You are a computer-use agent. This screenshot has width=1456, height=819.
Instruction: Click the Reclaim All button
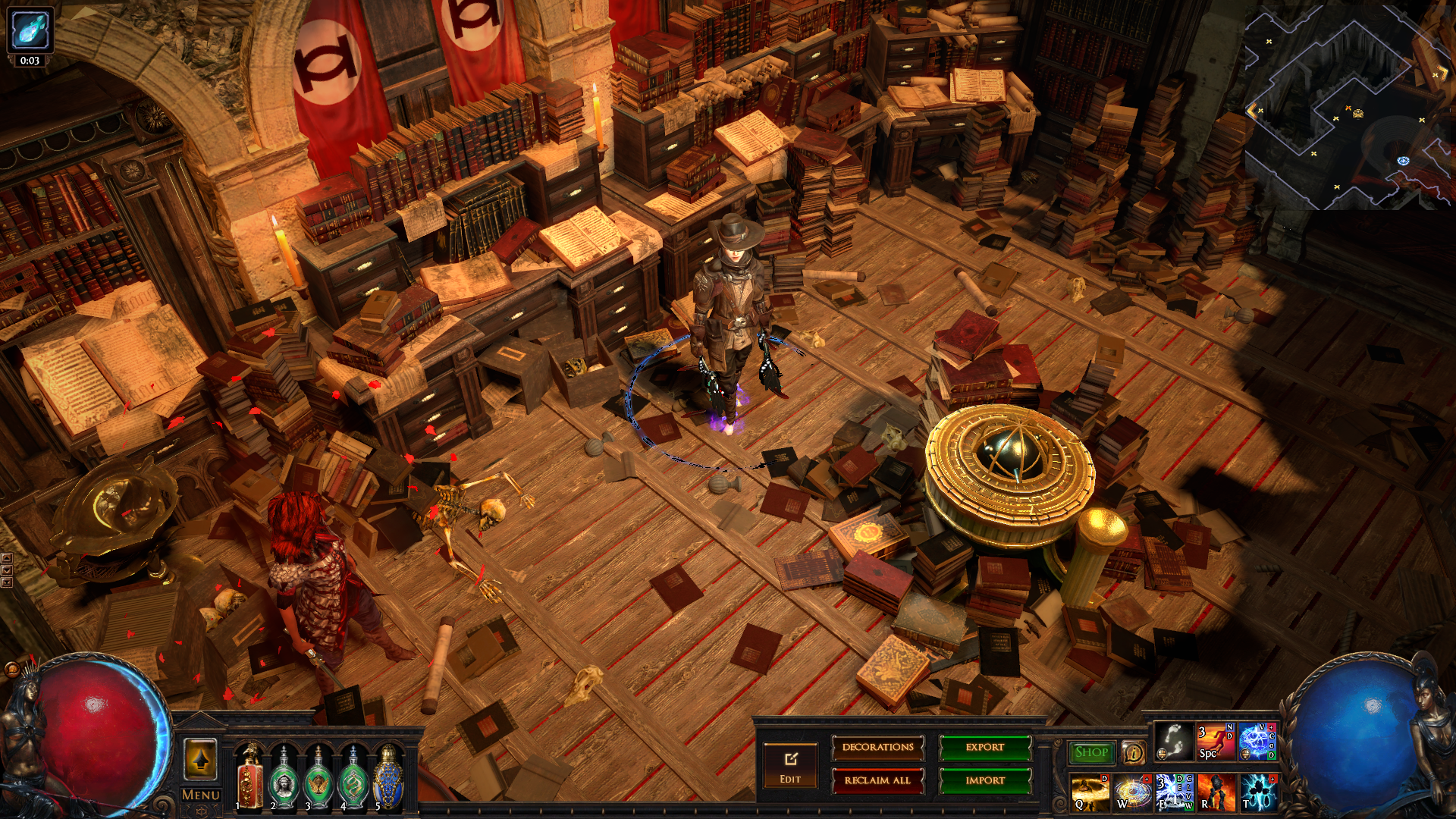click(877, 780)
